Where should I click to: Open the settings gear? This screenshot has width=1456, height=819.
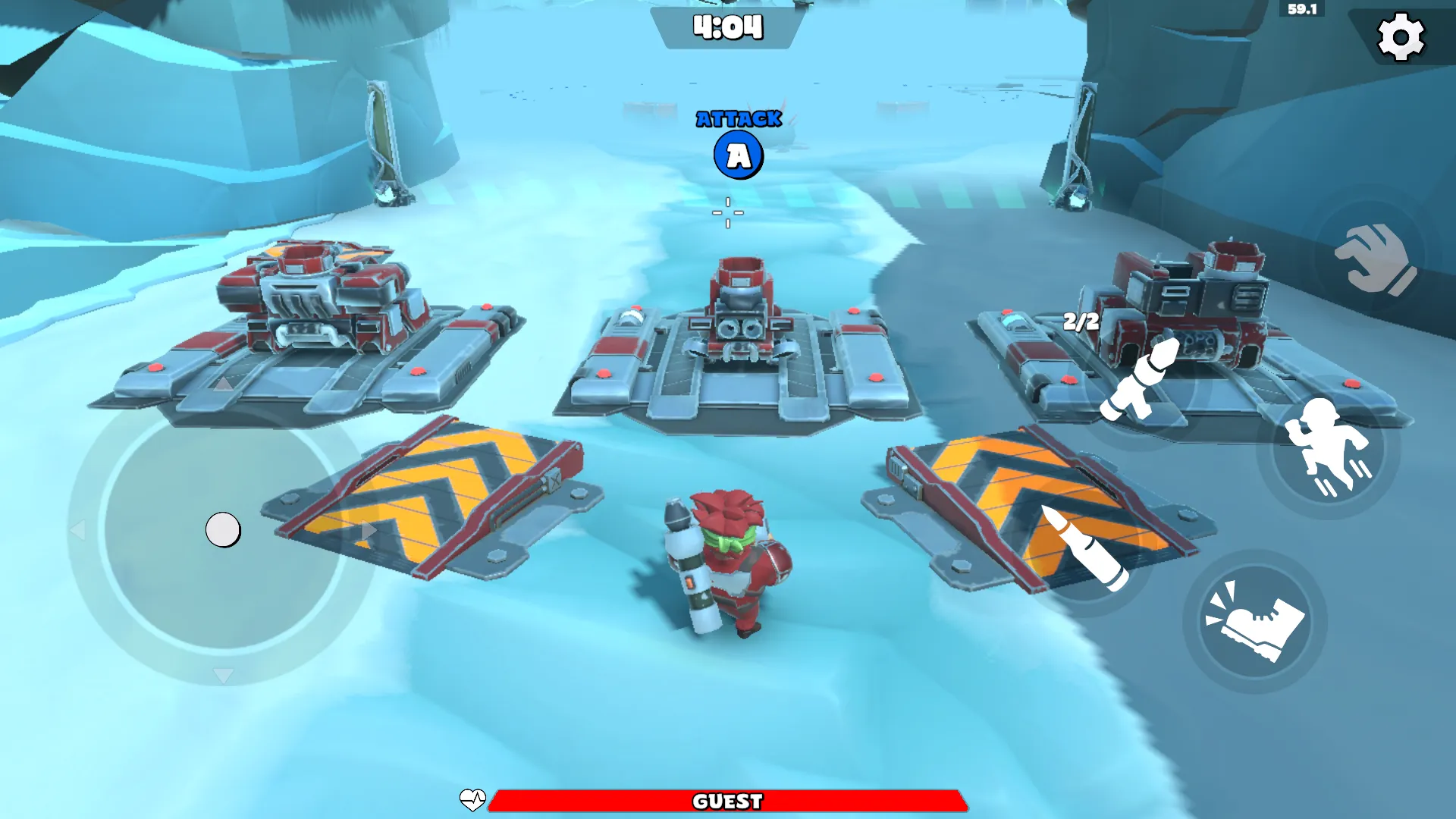[1401, 36]
